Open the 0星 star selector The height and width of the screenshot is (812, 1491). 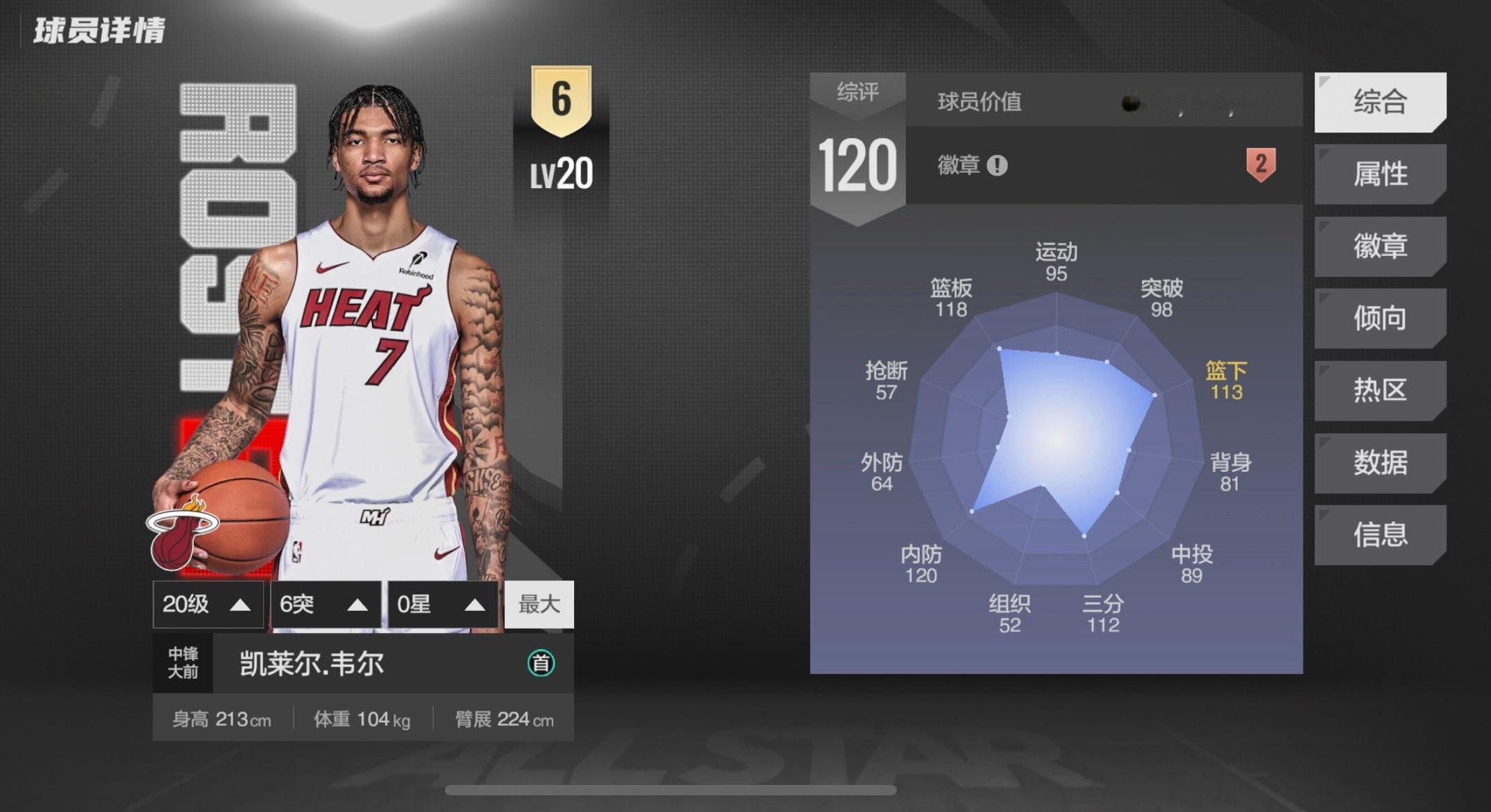(442, 604)
